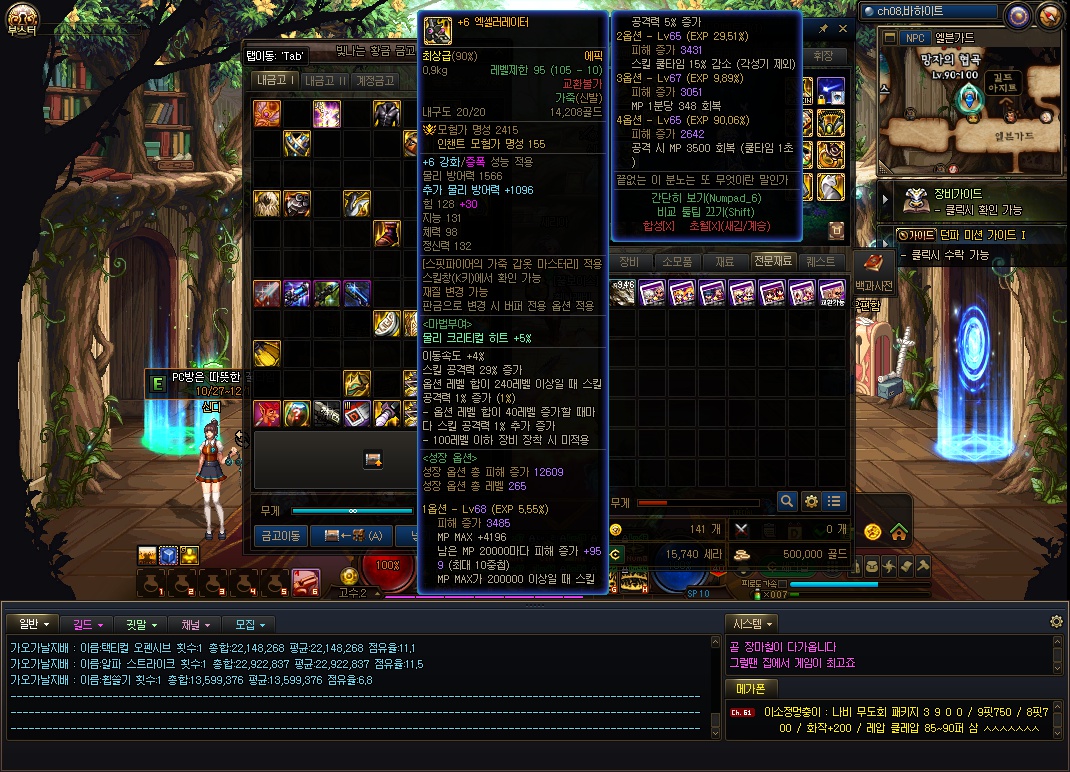Toggle the inventory list view button

(x=834, y=501)
